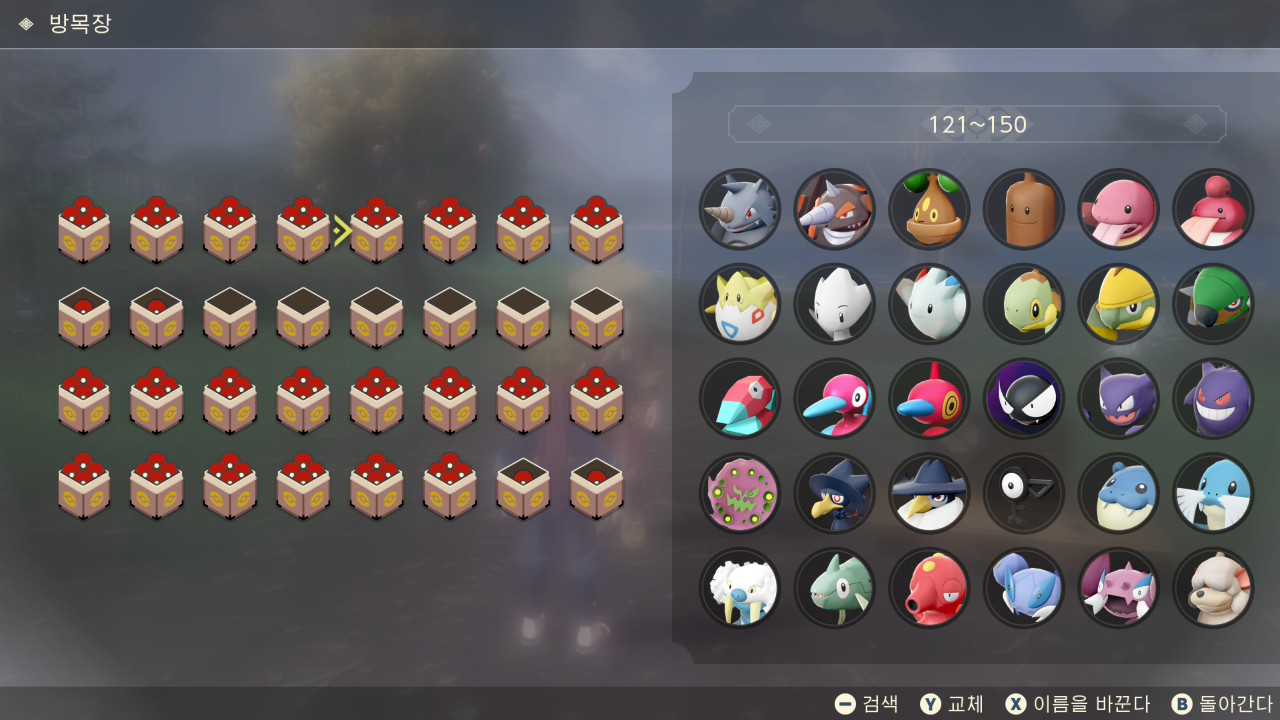Click the Togepi icon
The height and width of the screenshot is (720, 1280).
(740, 304)
